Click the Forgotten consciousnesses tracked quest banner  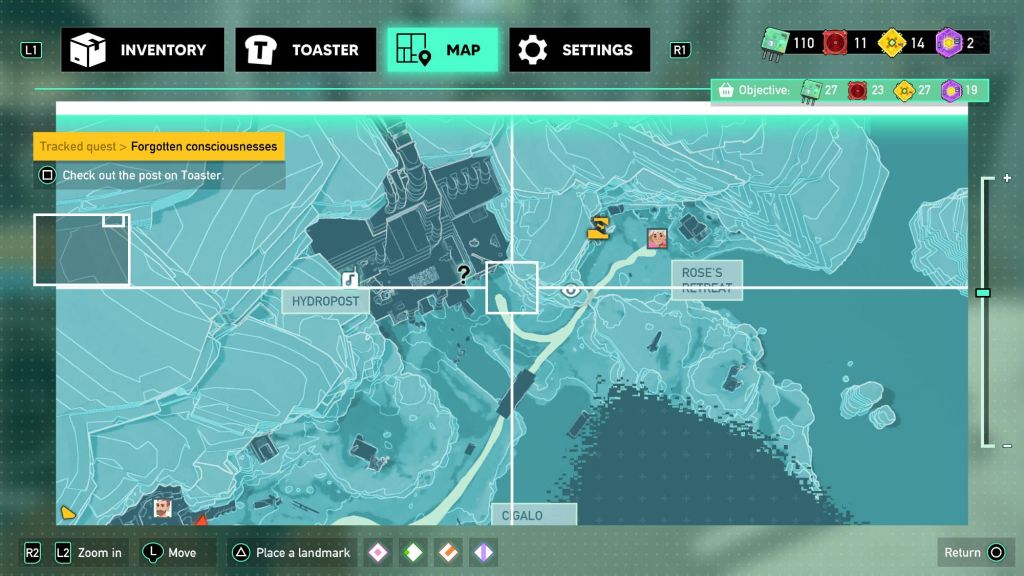[x=159, y=147]
